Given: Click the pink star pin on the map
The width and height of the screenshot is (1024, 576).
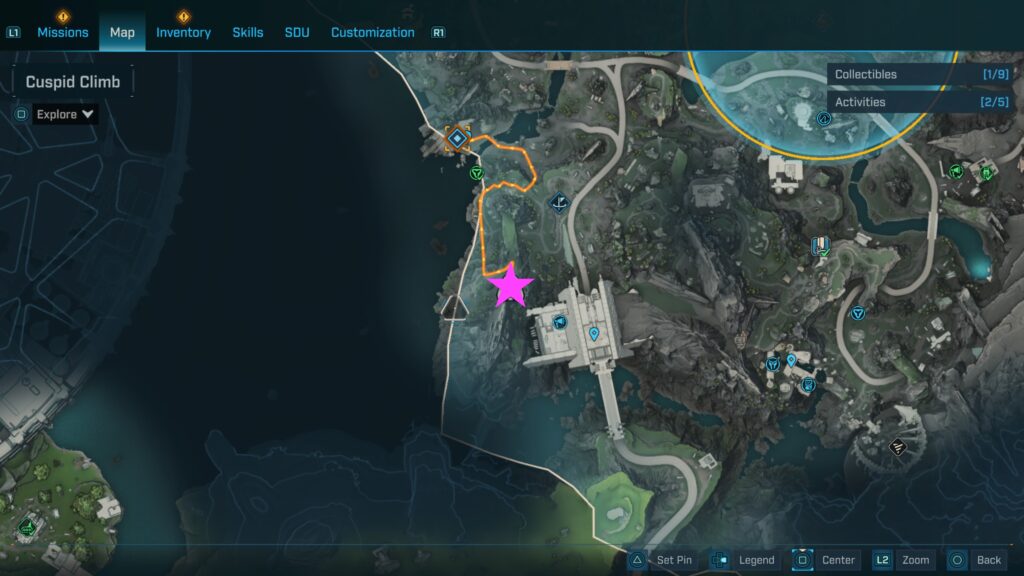Looking at the screenshot, I should 511,286.
